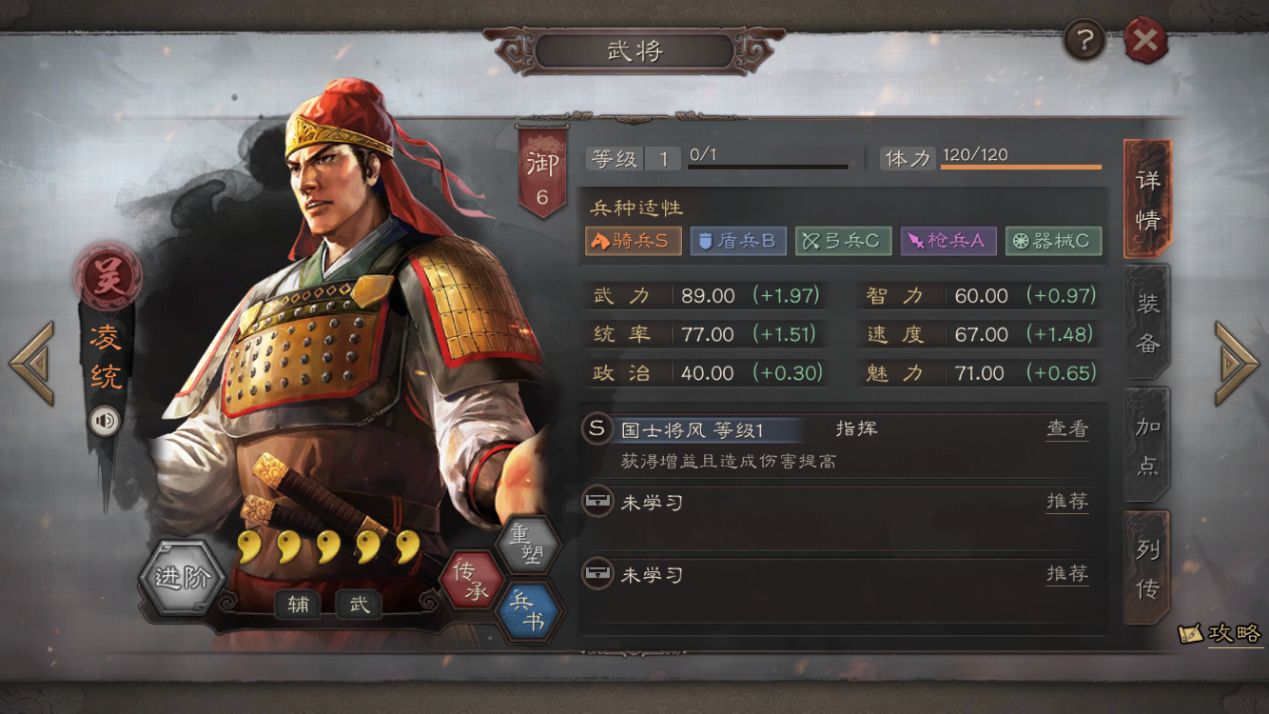Show the previous general with left arrow
This screenshot has width=1269, height=714.
[32, 363]
